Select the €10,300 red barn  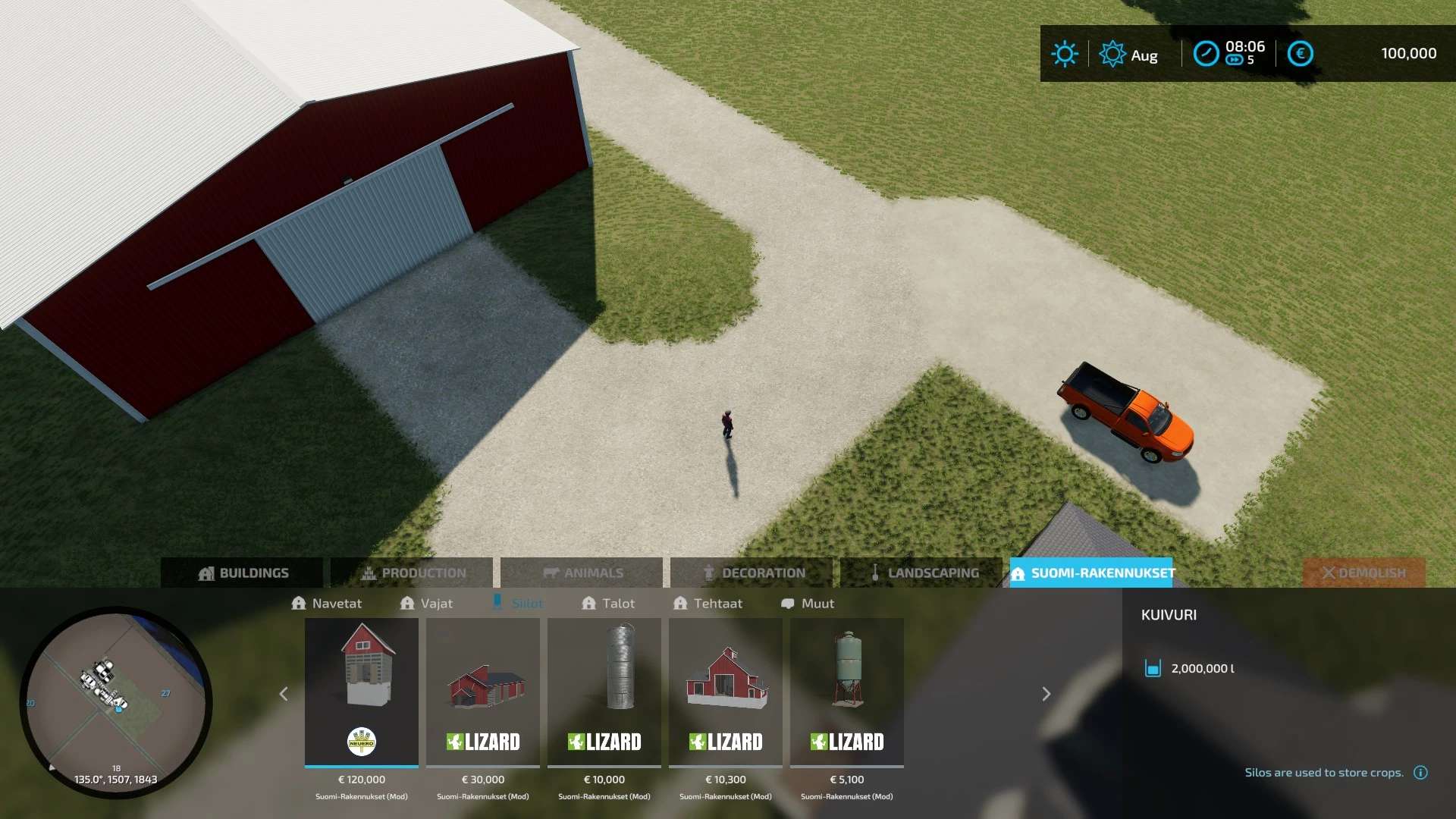(x=726, y=692)
